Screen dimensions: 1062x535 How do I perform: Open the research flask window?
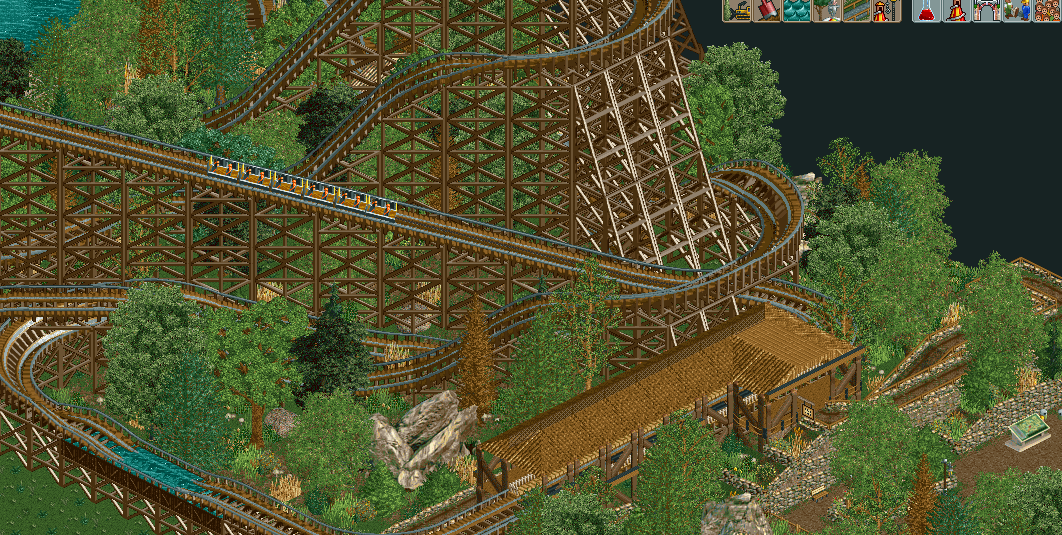(928, 11)
